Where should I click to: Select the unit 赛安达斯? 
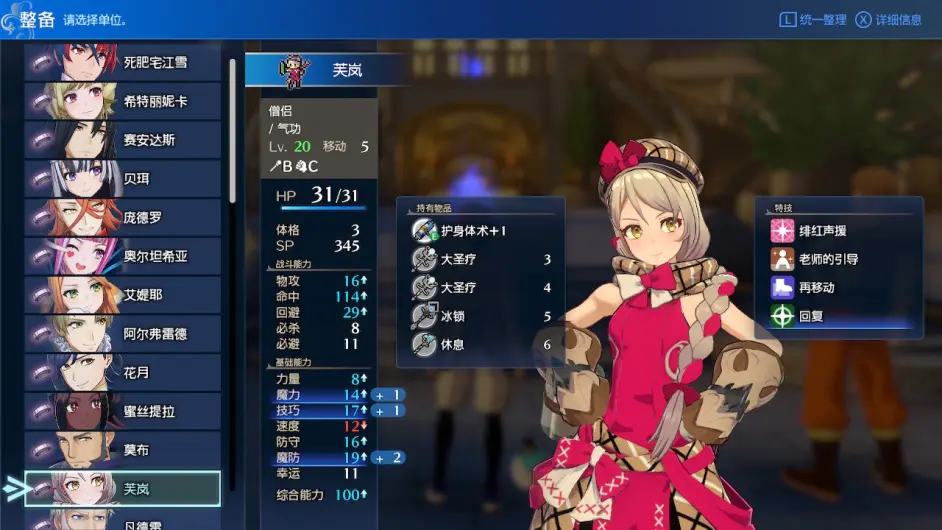(122, 140)
